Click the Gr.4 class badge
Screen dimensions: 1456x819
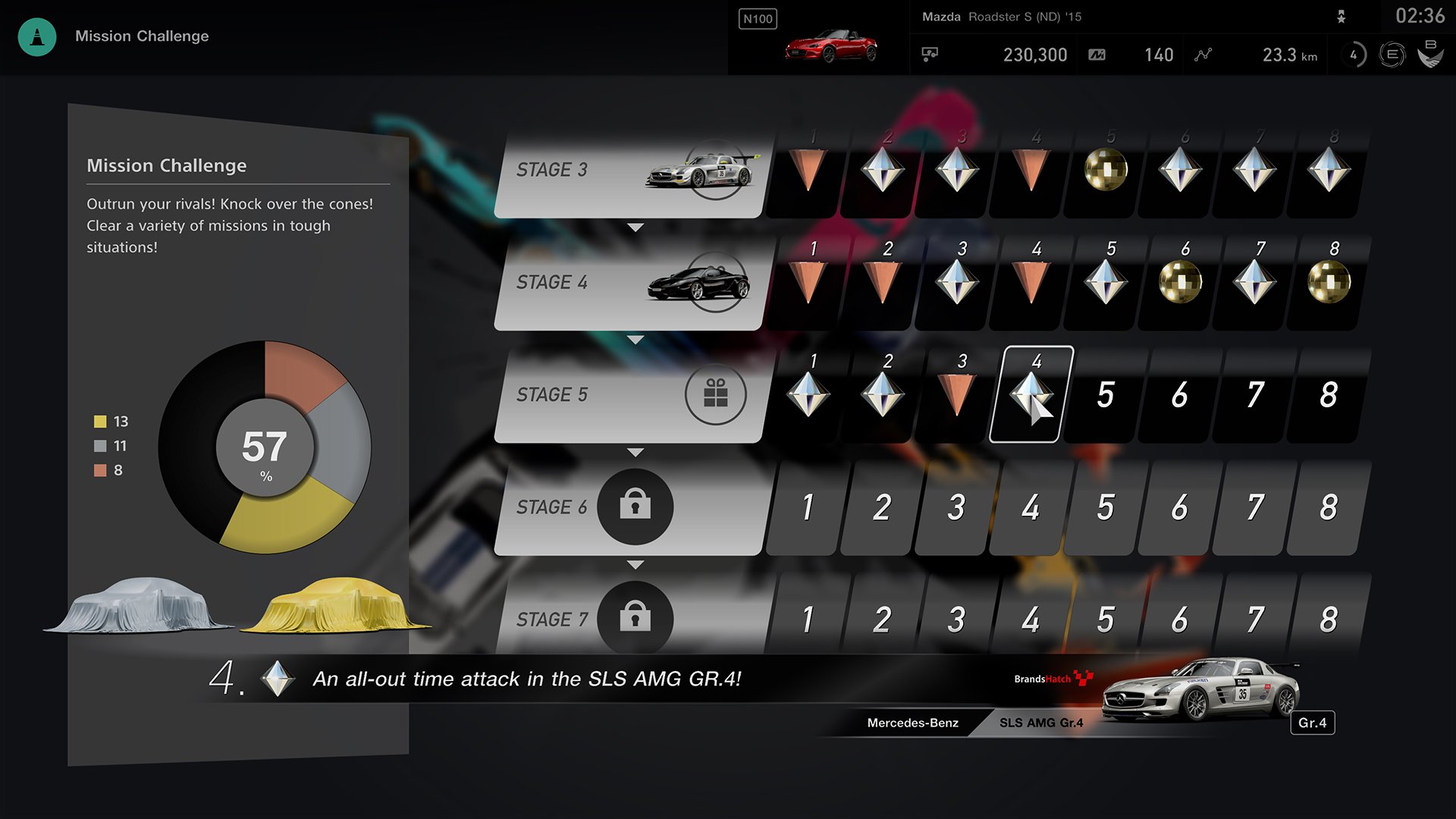(1313, 723)
